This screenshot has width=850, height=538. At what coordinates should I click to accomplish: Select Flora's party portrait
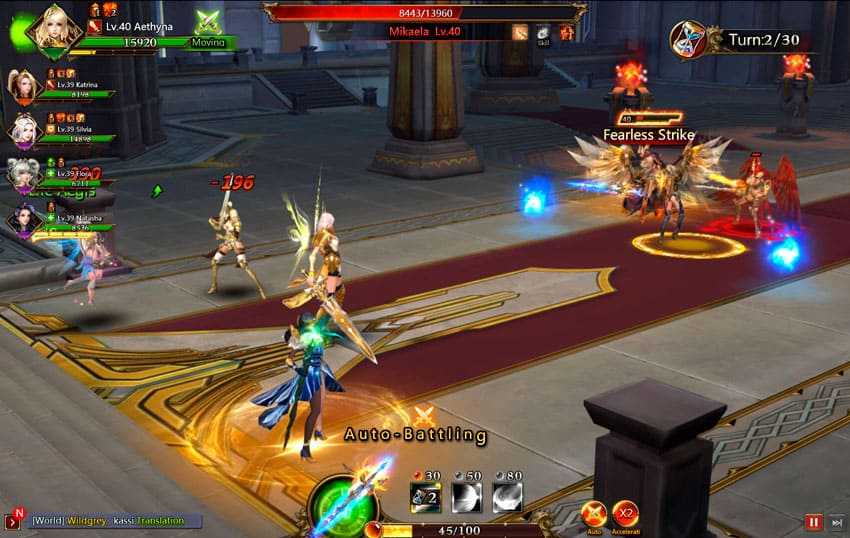point(22,174)
